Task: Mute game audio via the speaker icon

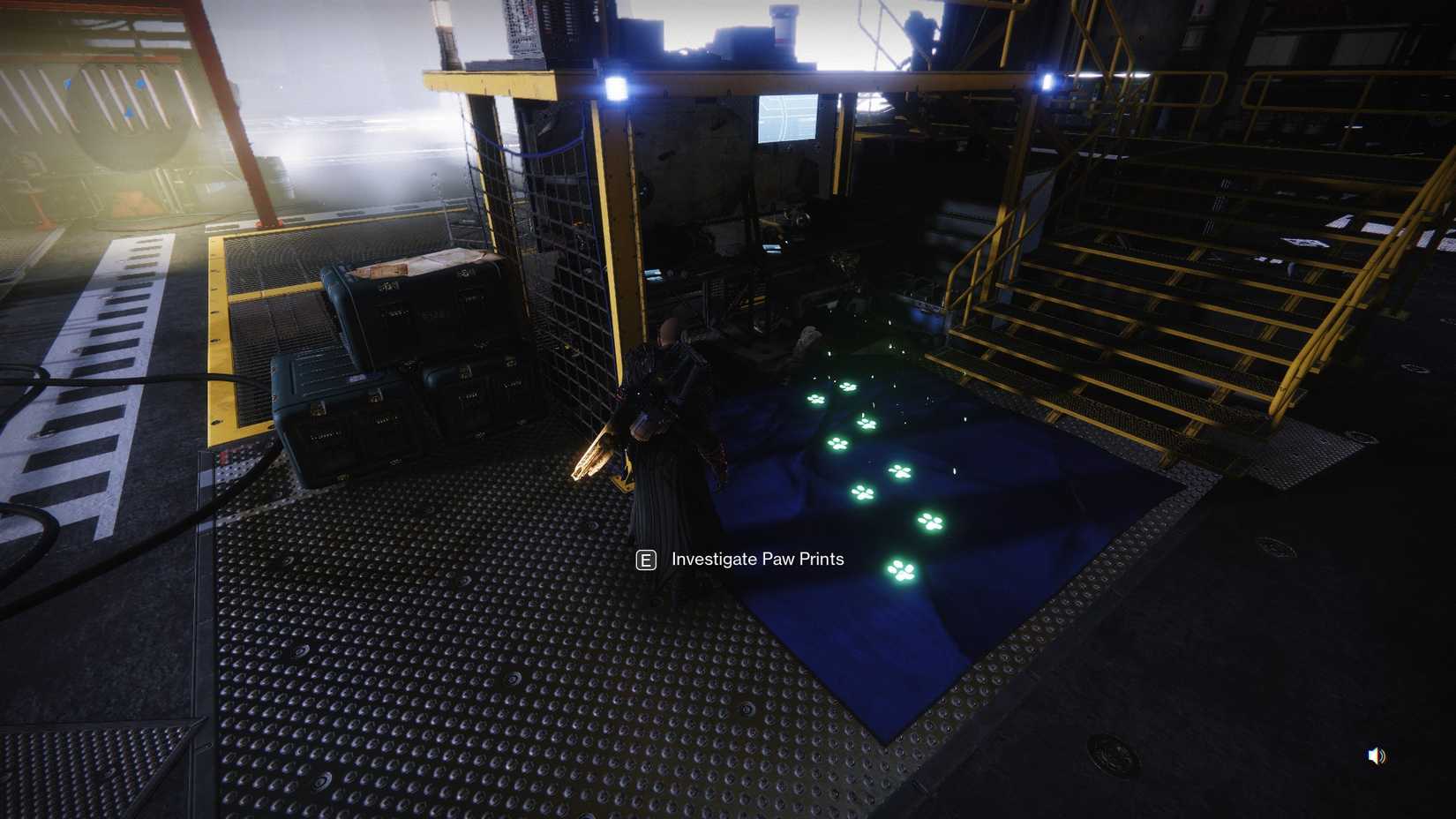Action: pyautogui.click(x=1377, y=755)
